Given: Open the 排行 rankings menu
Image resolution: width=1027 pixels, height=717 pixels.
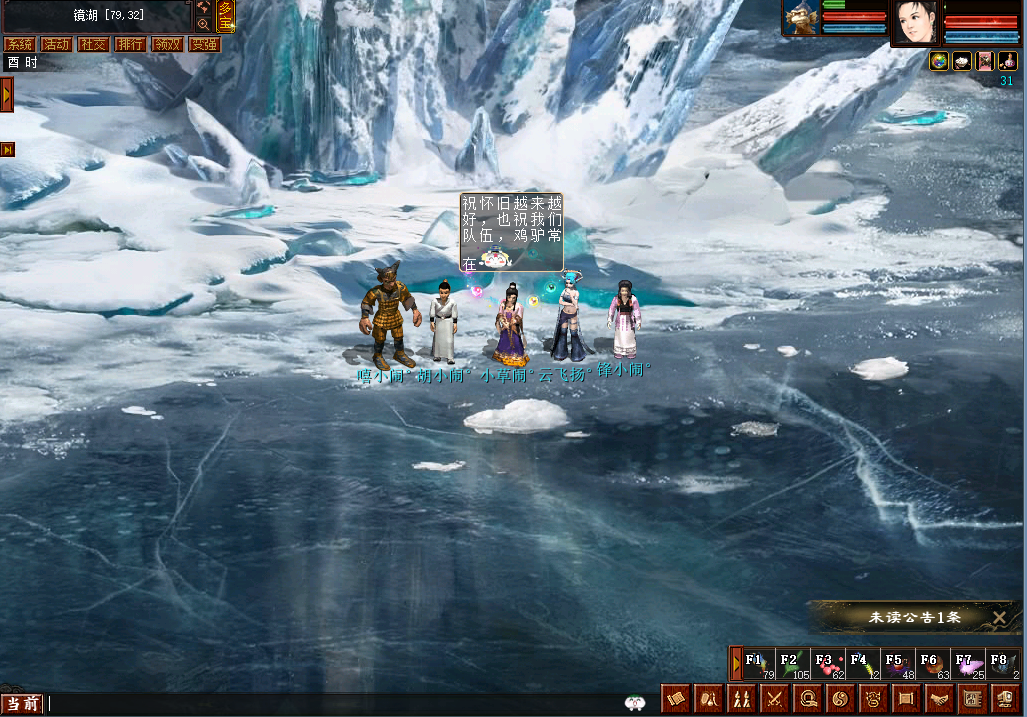Looking at the screenshot, I should [130, 45].
